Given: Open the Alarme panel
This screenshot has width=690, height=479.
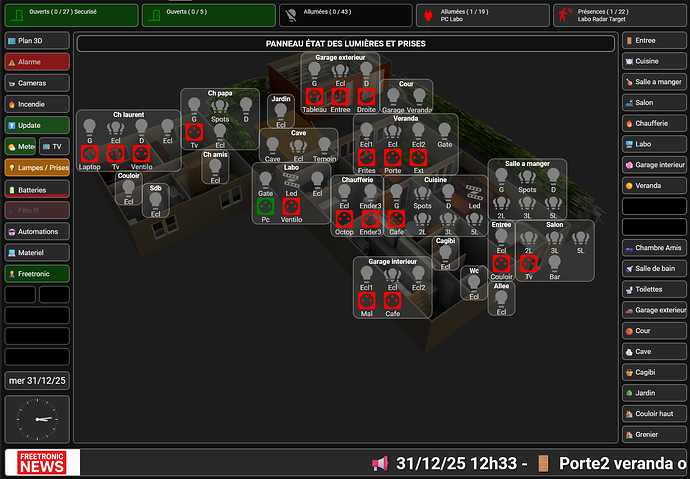Looking at the screenshot, I should click(x=37, y=61).
